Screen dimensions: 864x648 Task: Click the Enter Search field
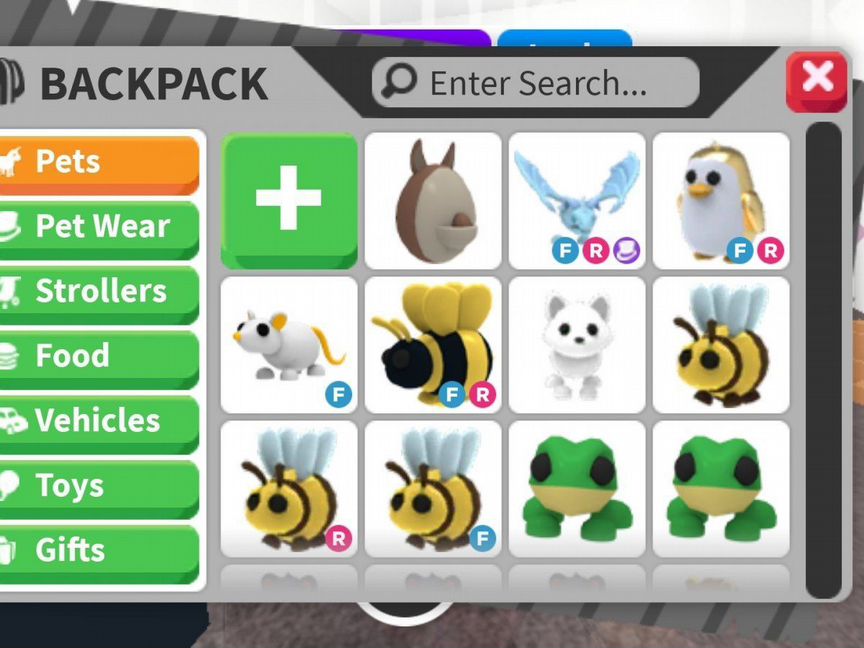(x=536, y=84)
